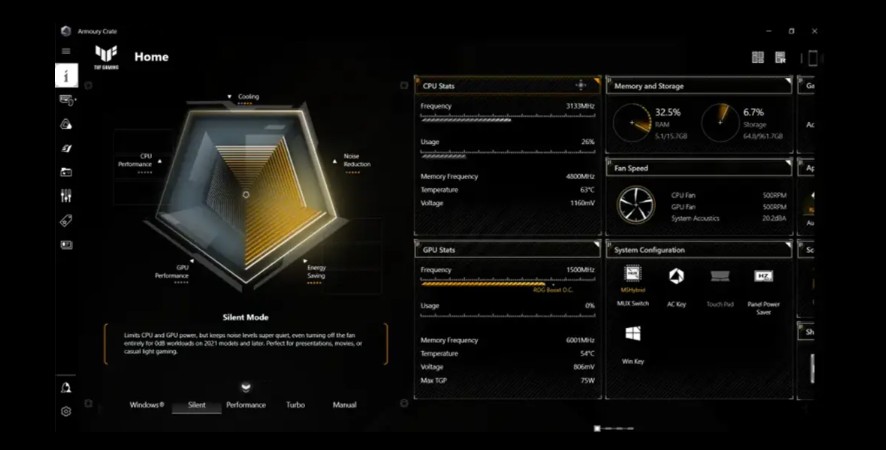Open the price tag icon in the sidebar

coord(66,220)
